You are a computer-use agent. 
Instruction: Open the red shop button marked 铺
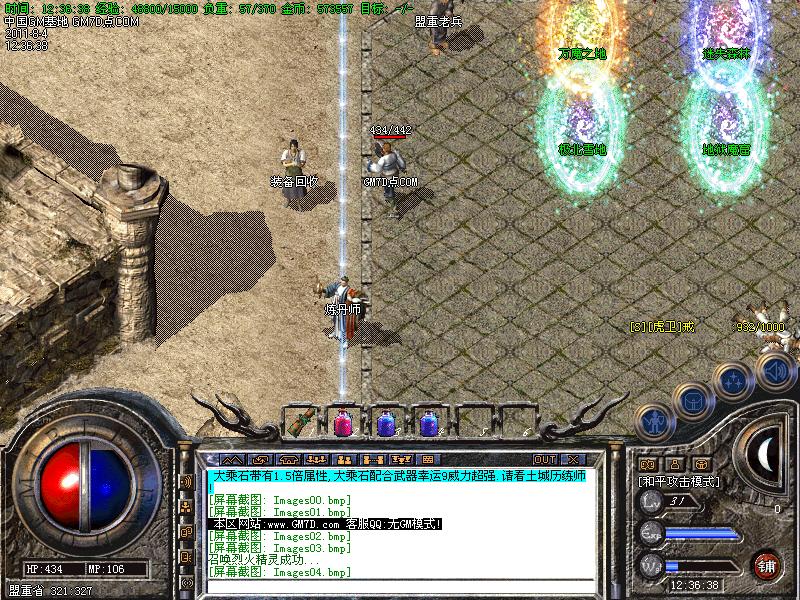pyautogui.click(x=767, y=564)
